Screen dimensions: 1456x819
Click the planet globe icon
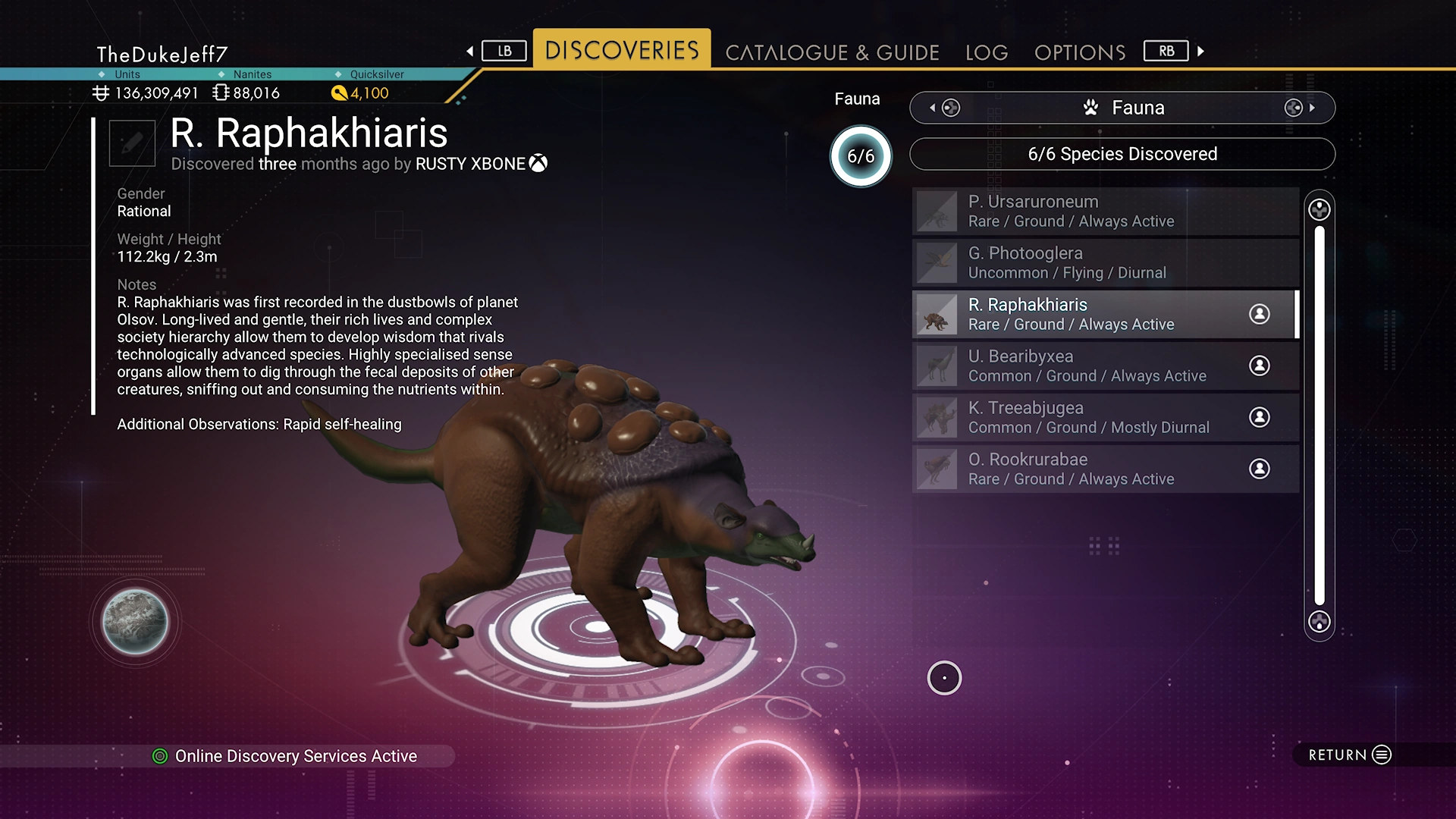tap(135, 622)
